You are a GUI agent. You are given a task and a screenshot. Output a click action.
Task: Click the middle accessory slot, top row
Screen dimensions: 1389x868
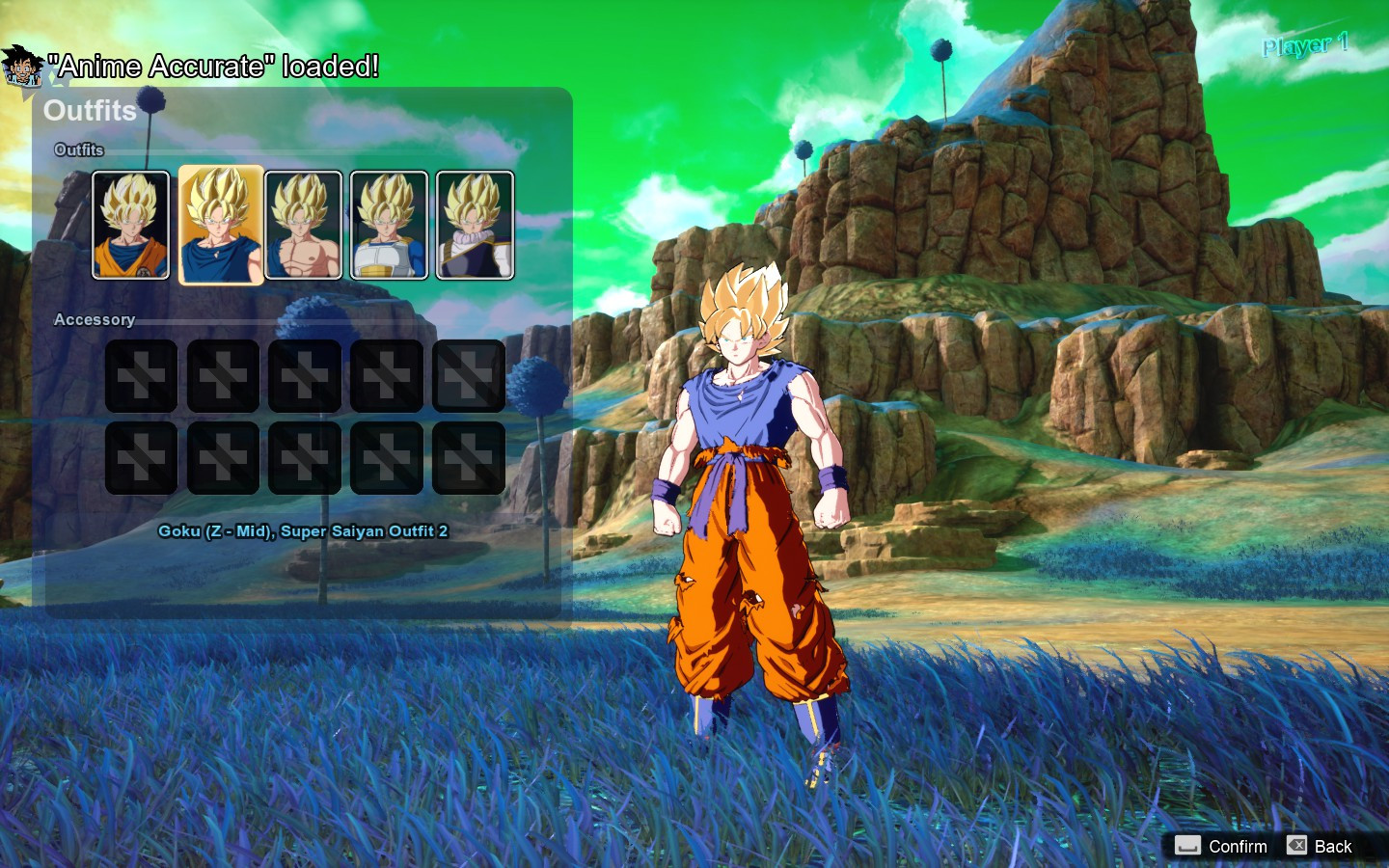click(305, 375)
